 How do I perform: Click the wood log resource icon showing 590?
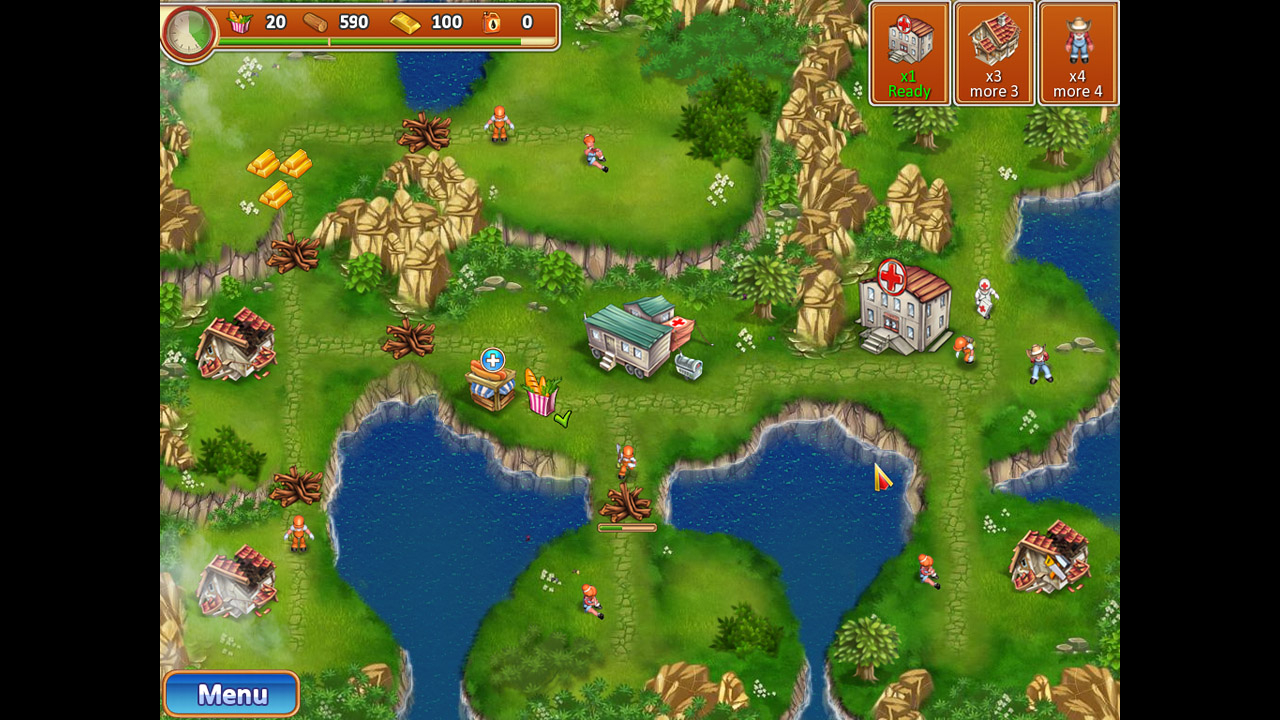(x=315, y=22)
